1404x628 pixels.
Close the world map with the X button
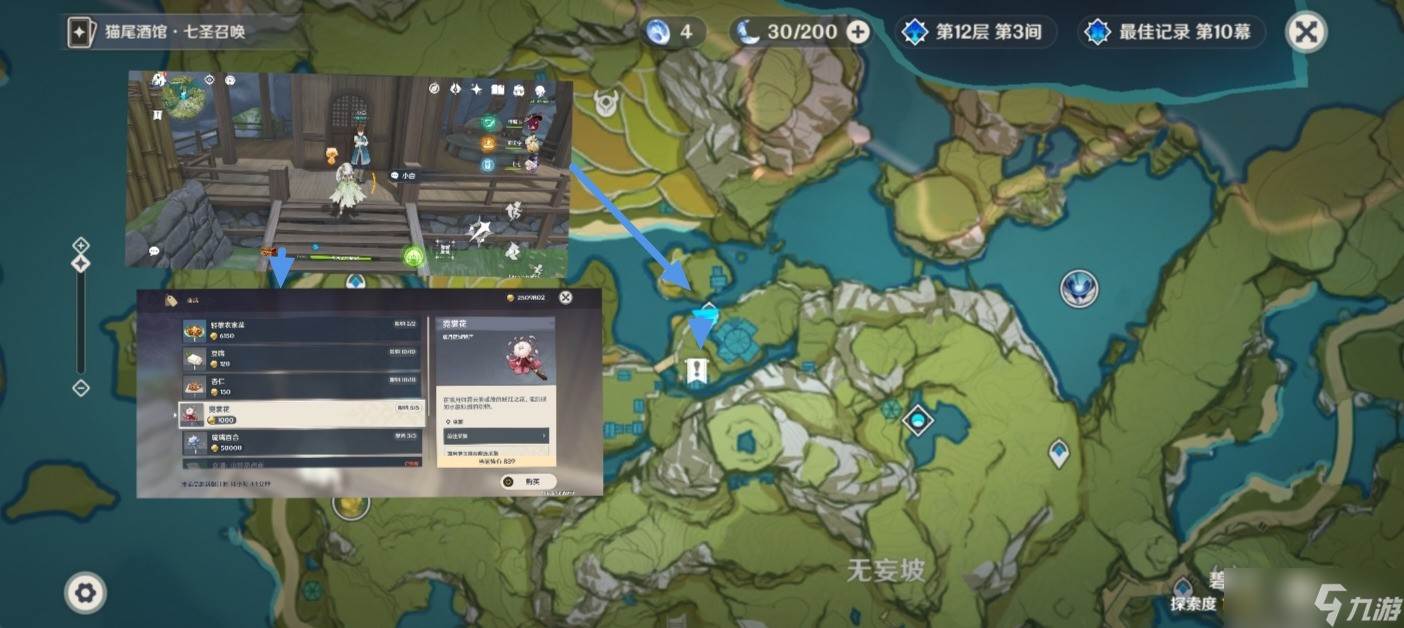(1305, 32)
